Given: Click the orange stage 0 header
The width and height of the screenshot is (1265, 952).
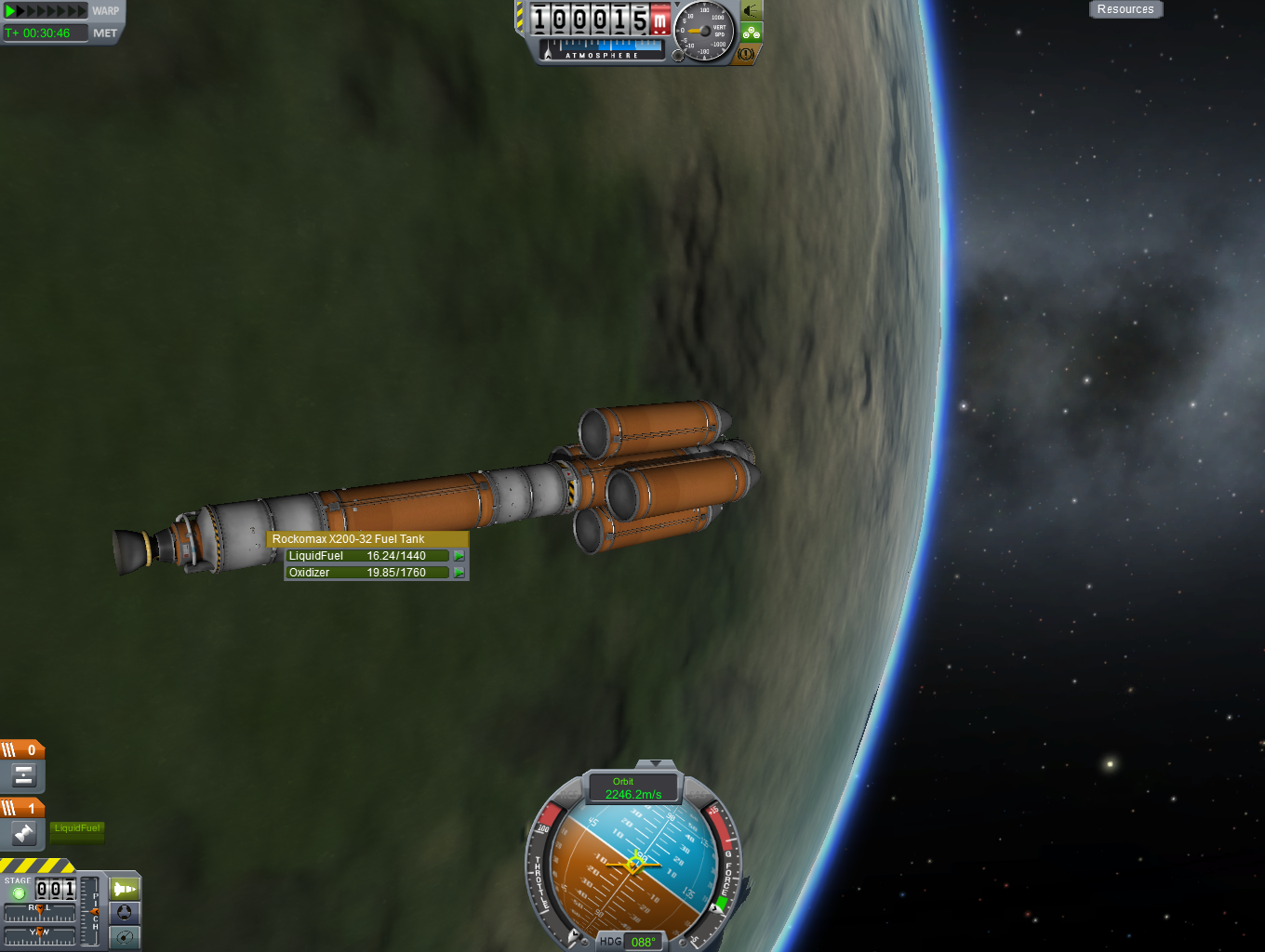Looking at the screenshot, I should [x=22, y=749].
